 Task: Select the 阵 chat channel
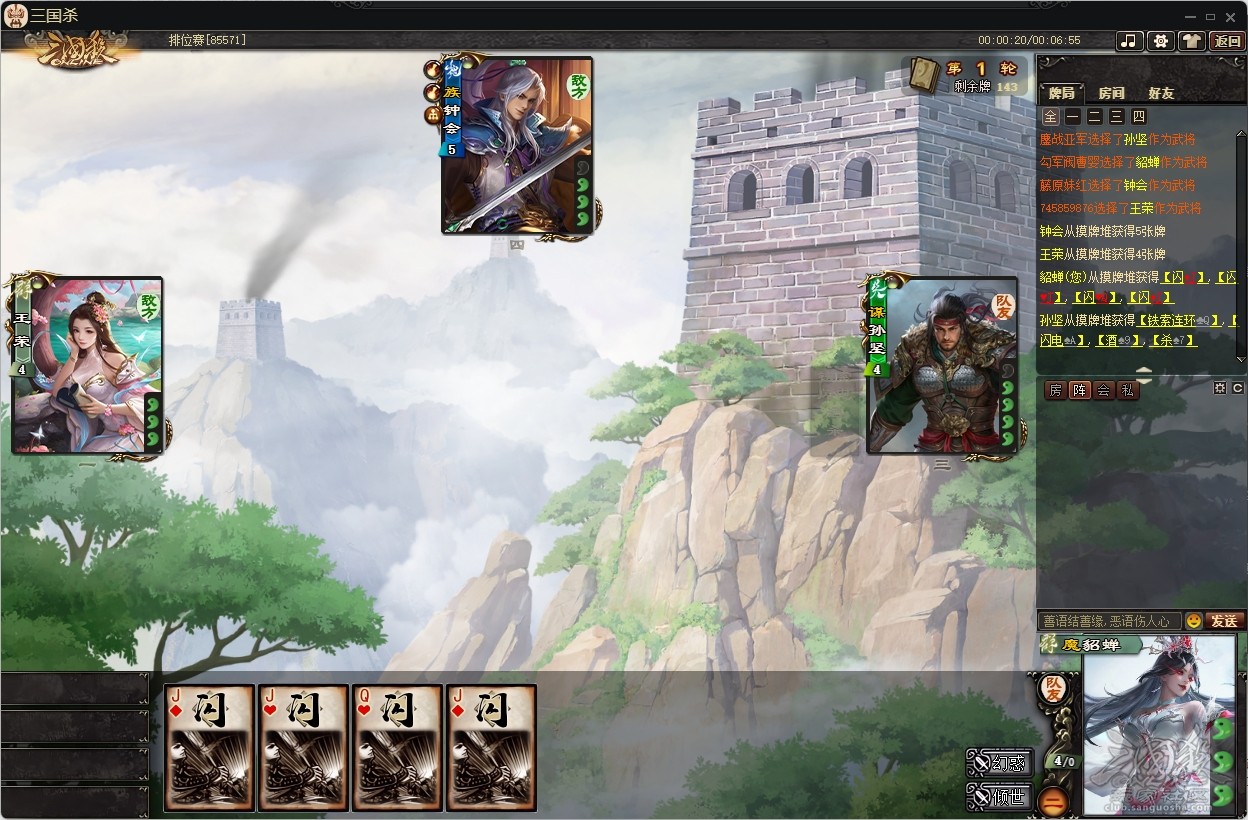(x=1079, y=391)
